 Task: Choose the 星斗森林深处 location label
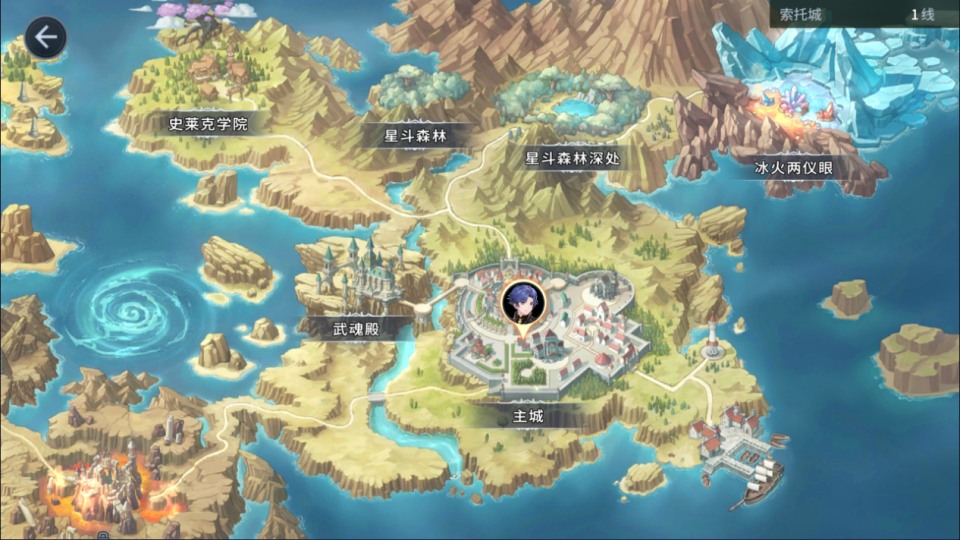578,158
